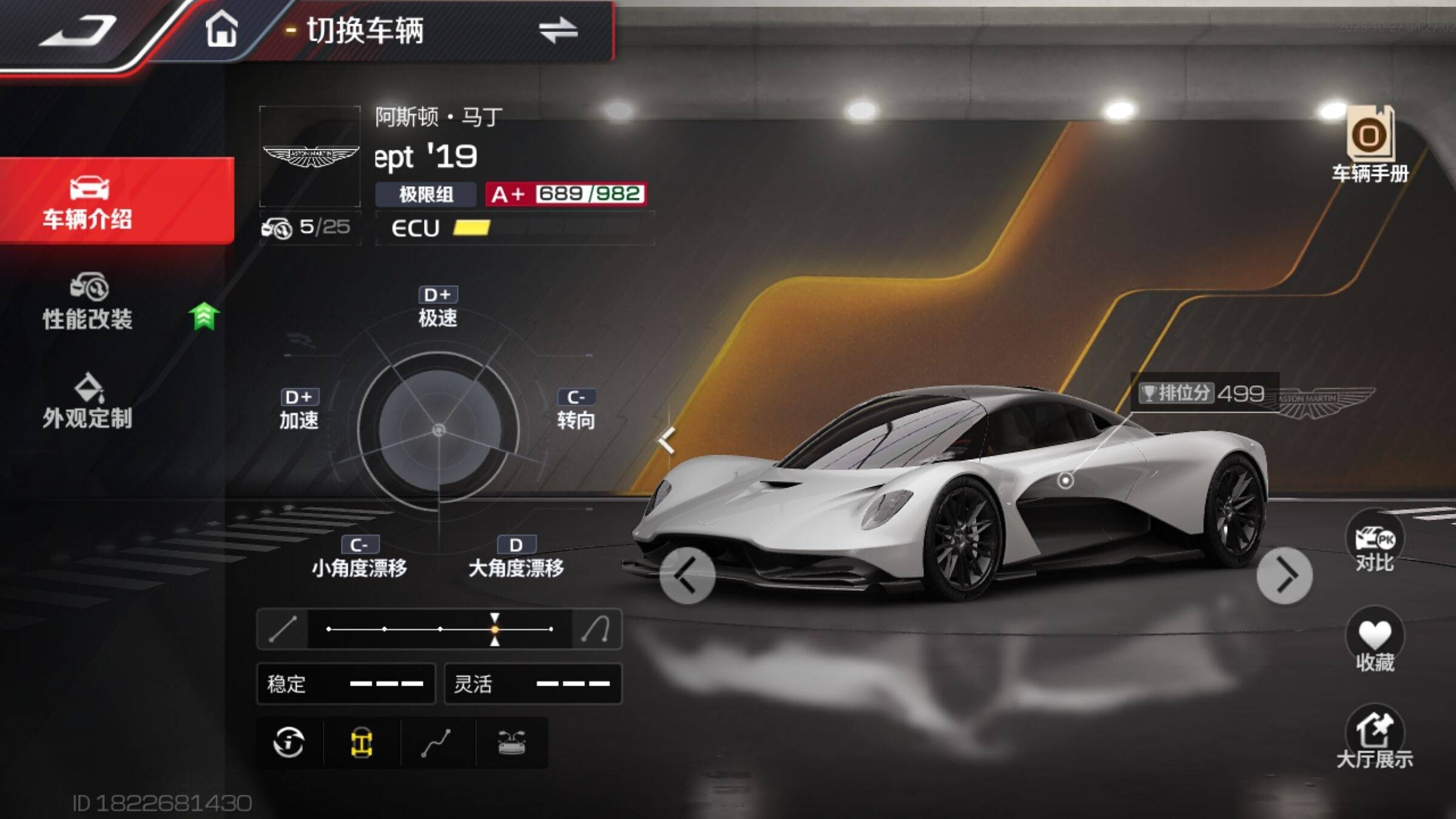Select the yellow car chassis icon
The height and width of the screenshot is (819, 1456).
point(362,743)
